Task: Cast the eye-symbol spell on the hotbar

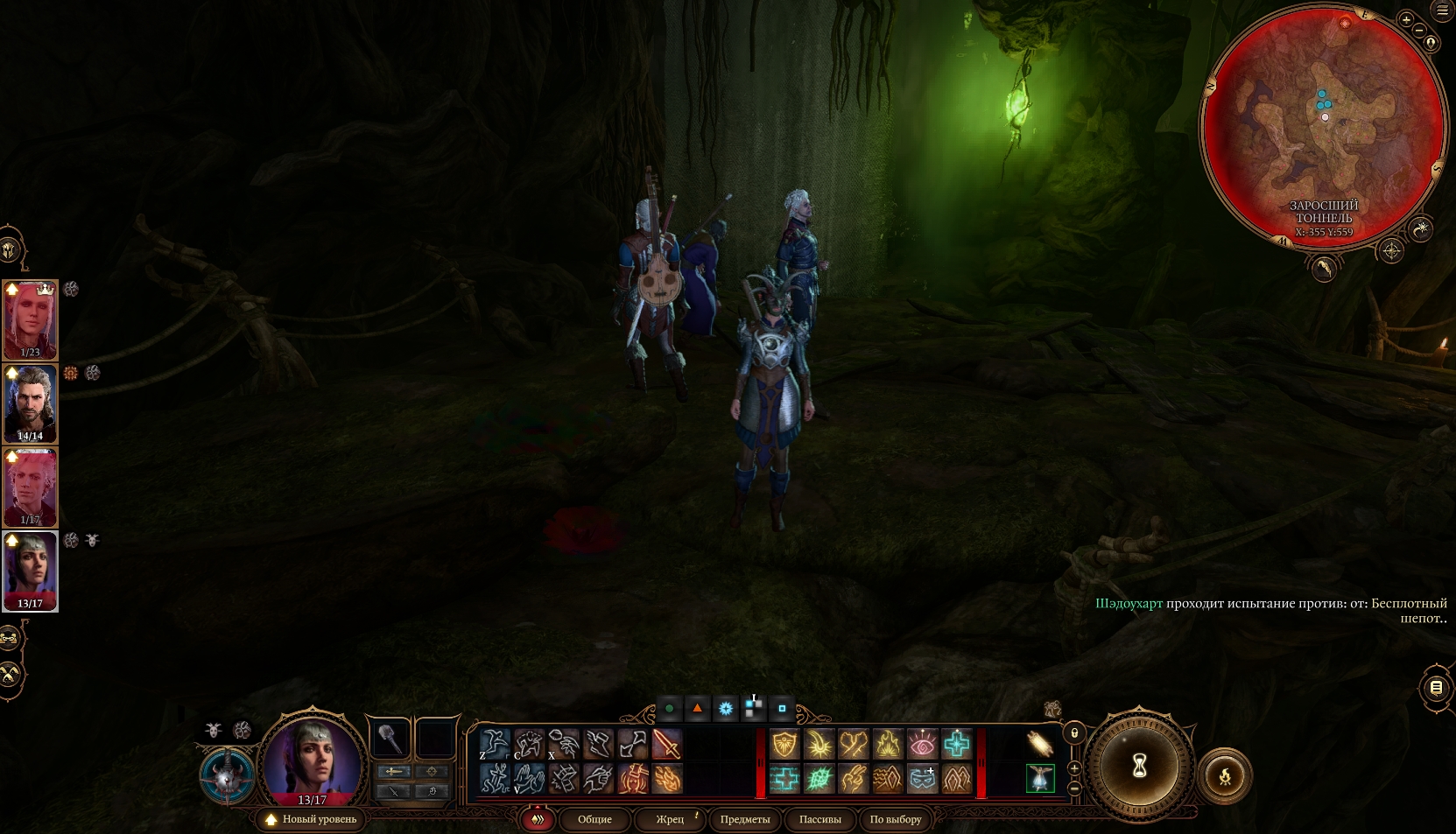Action: tap(922, 745)
